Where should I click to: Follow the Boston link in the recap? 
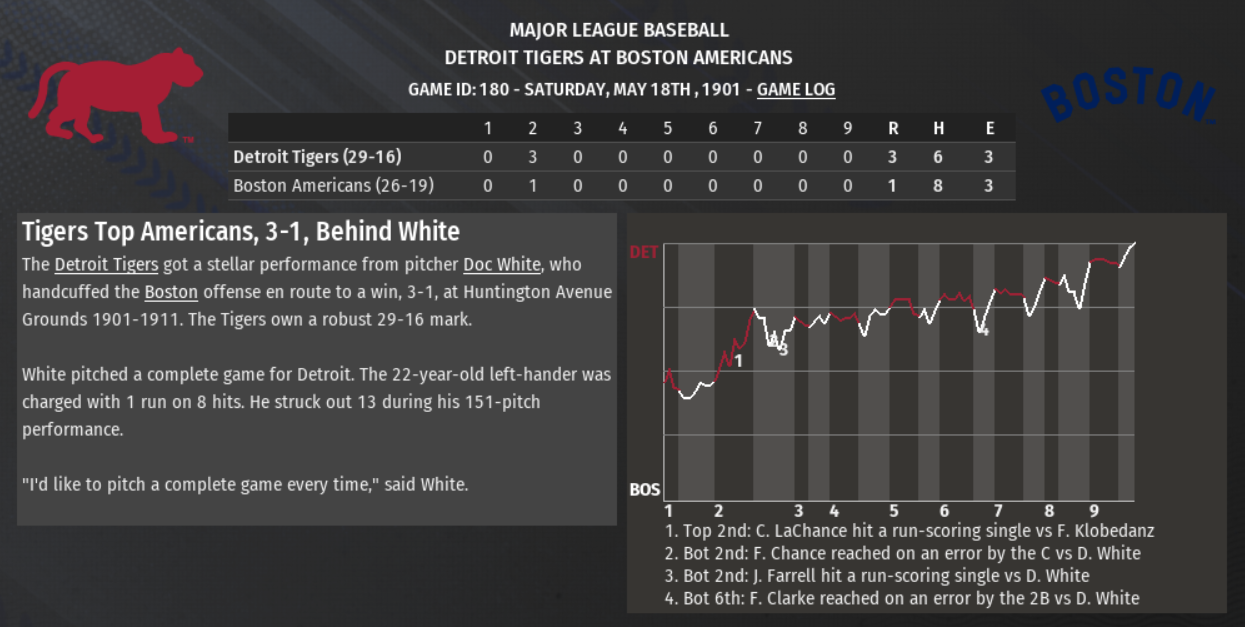[x=171, y=293]
